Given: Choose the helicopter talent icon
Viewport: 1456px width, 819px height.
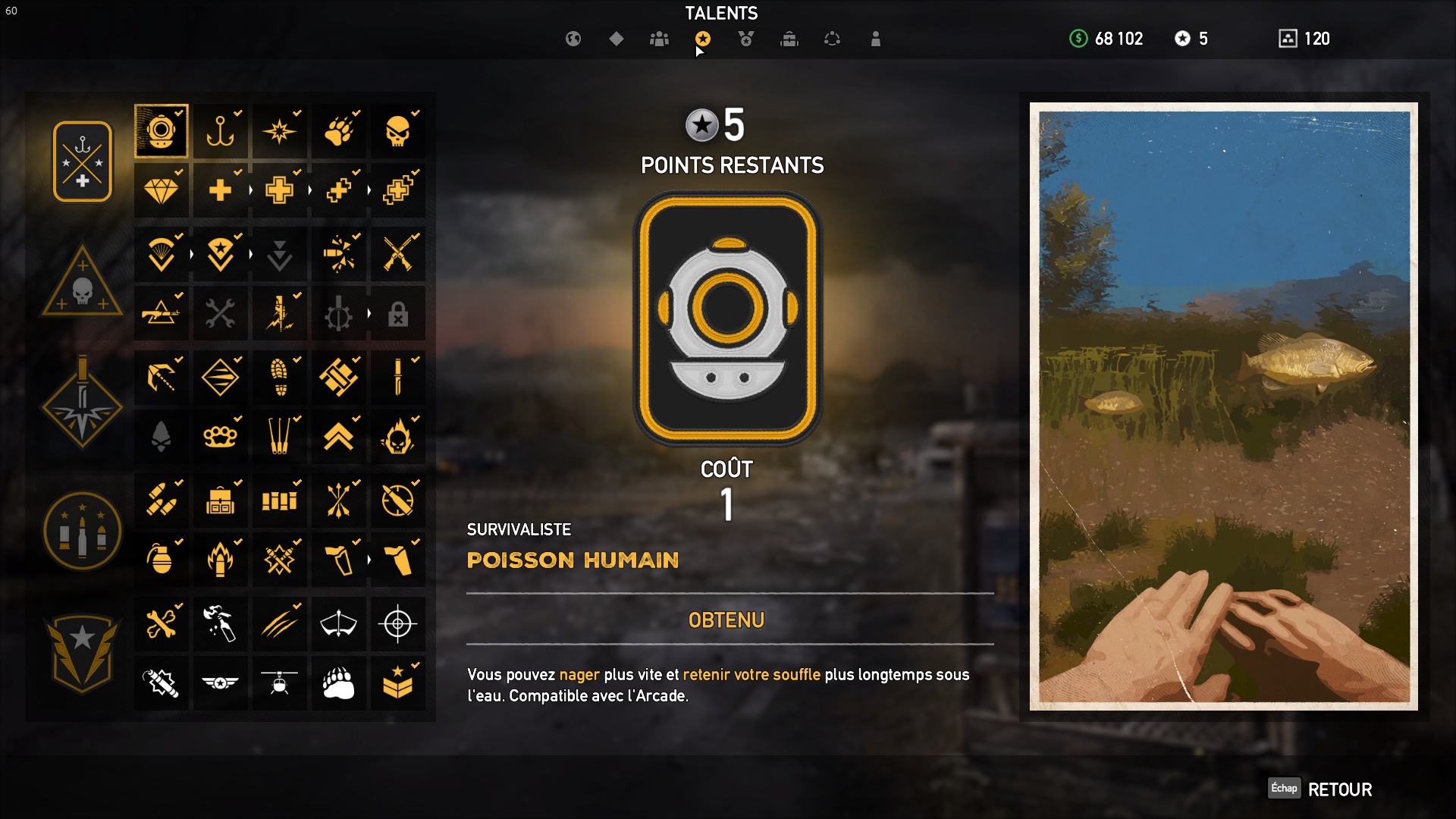Looking at the screenshot, I should point(279,683).
